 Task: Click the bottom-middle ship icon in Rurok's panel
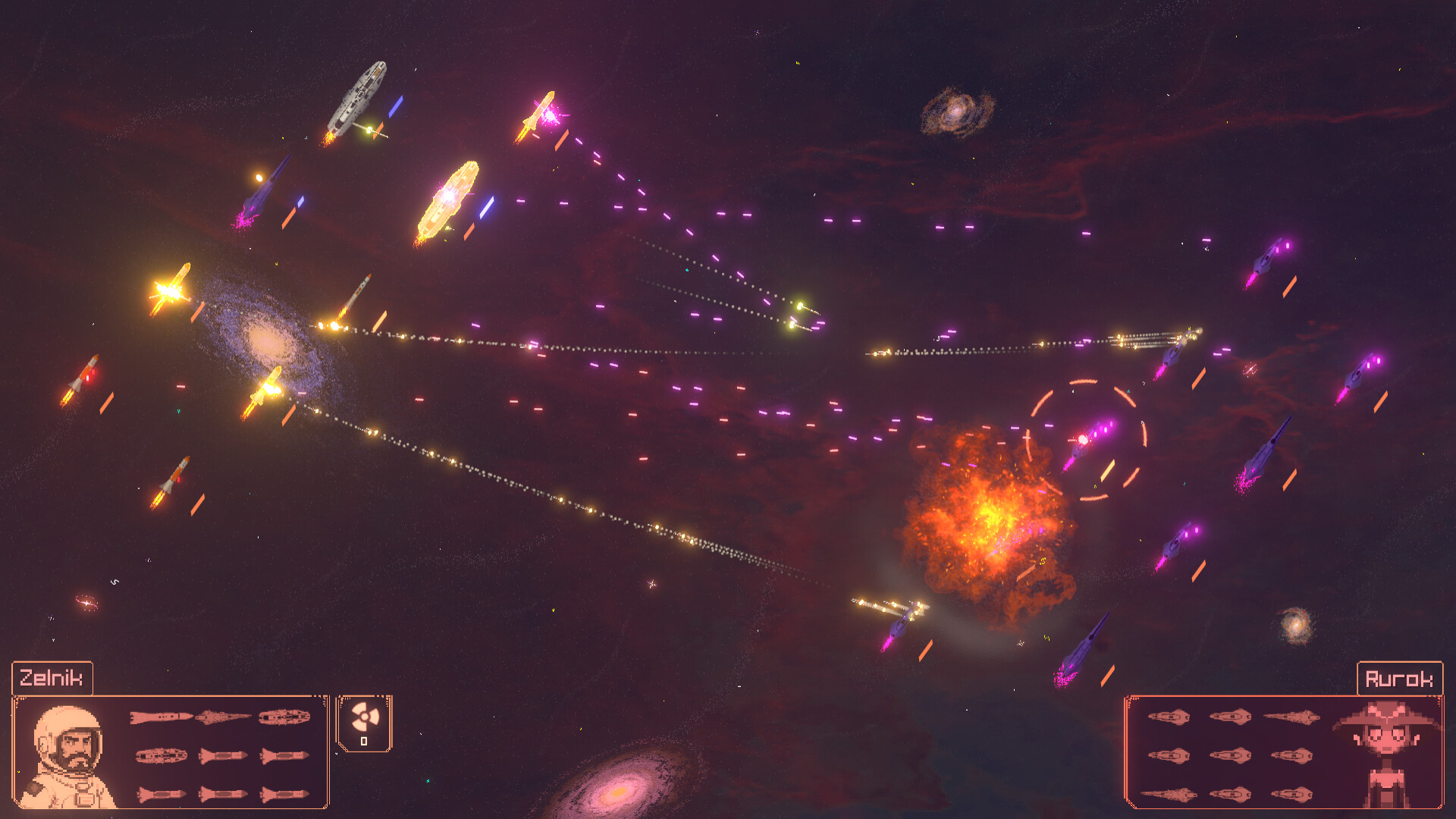pos(1232,794)
